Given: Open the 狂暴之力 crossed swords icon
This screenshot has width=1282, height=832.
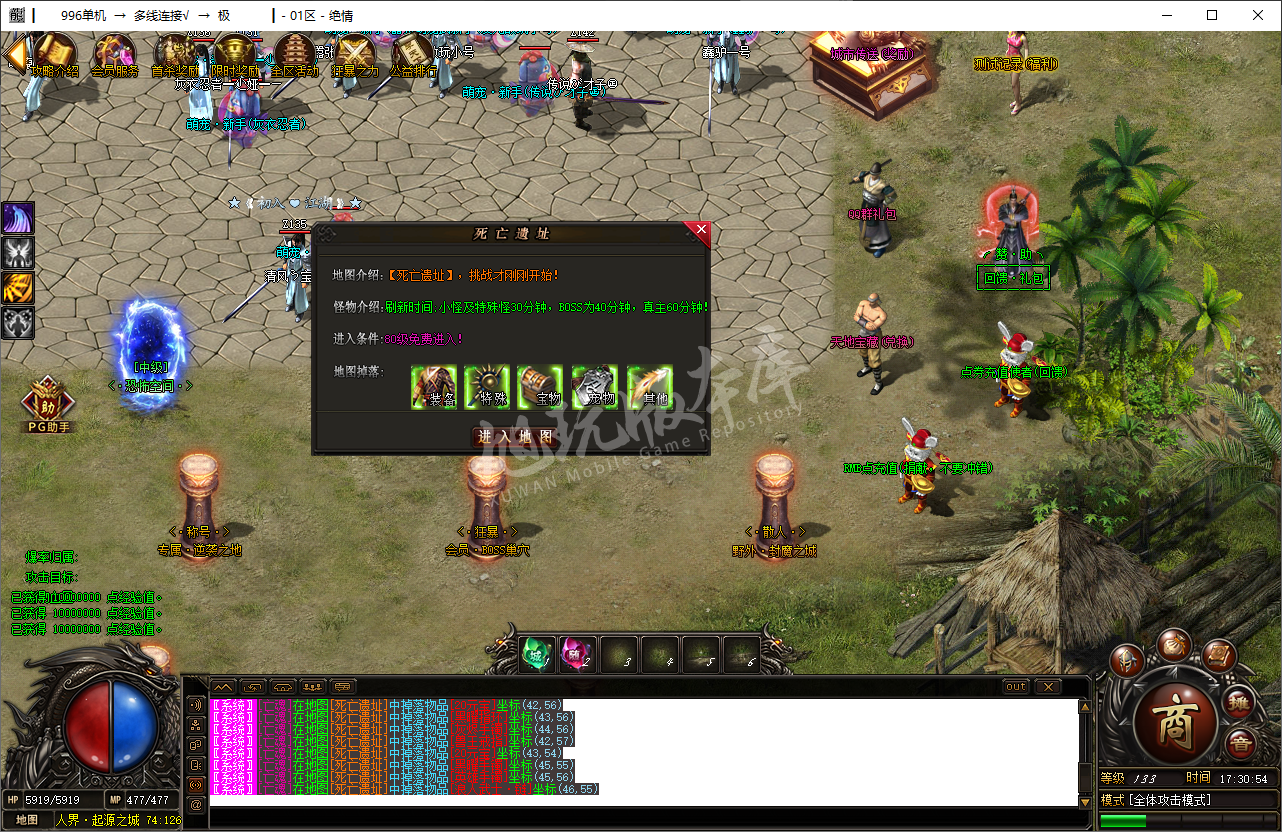Looking at the screenshot, I should 355,53.
